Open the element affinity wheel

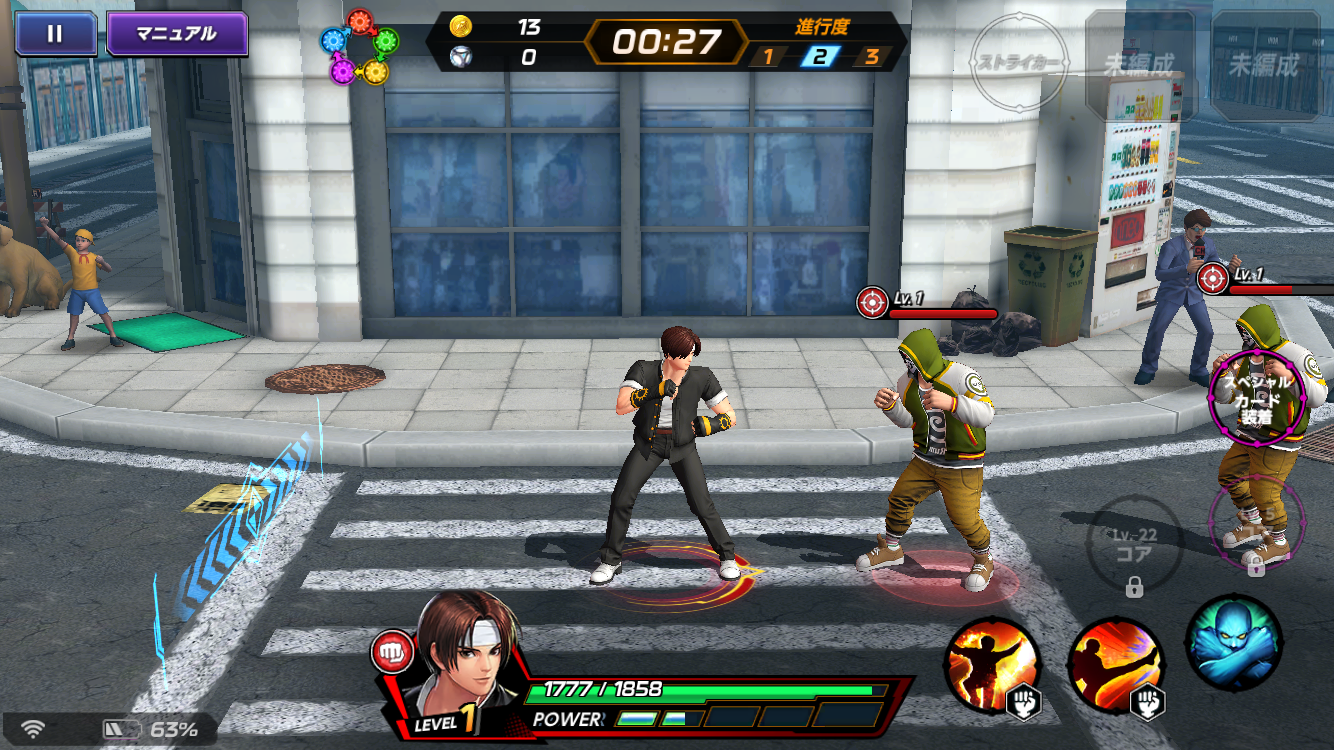click(360, 46)
